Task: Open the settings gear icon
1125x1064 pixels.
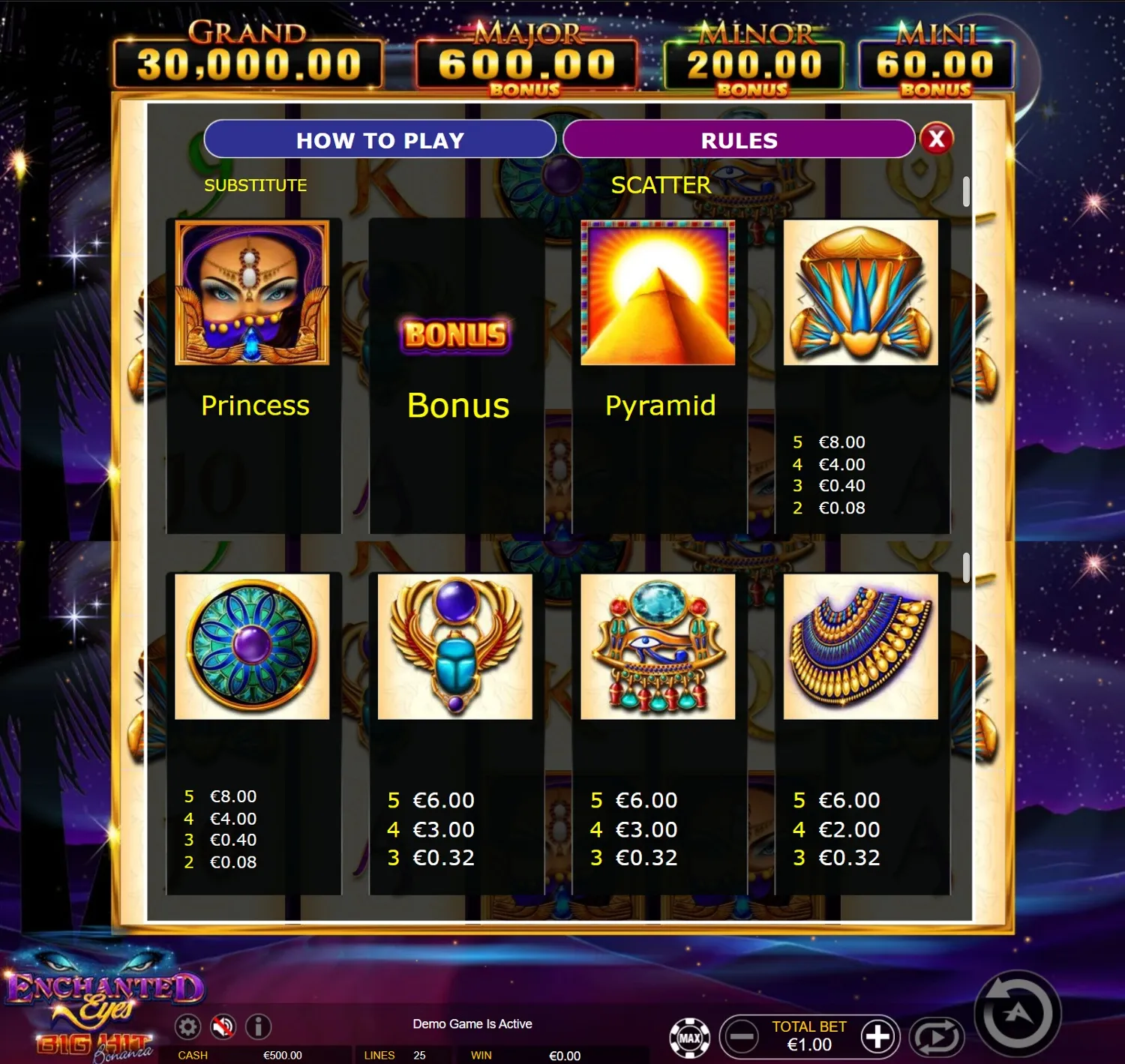Action: pos(189,1027)
